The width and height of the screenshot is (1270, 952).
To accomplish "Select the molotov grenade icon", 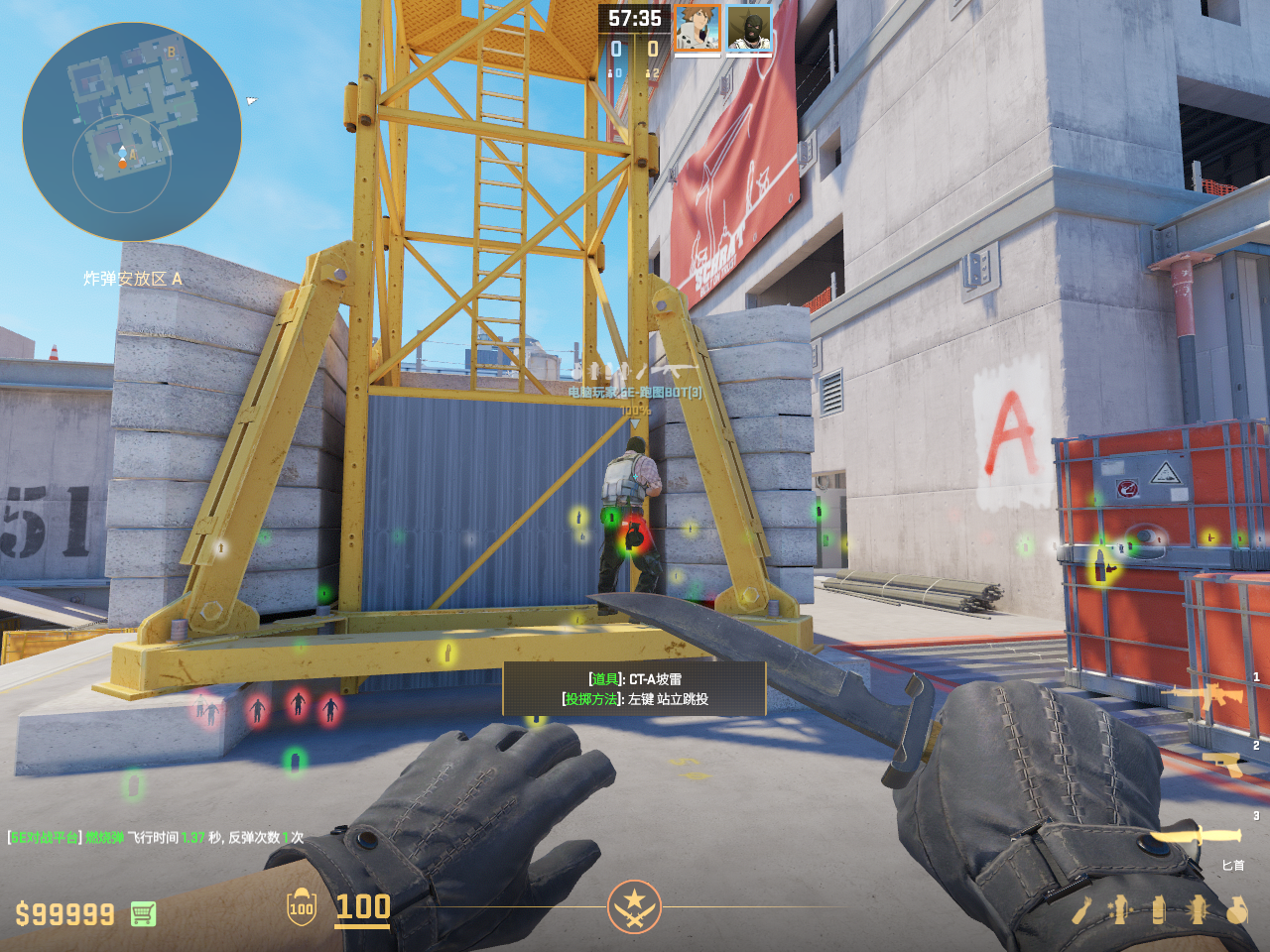I will click(1083, 909).
